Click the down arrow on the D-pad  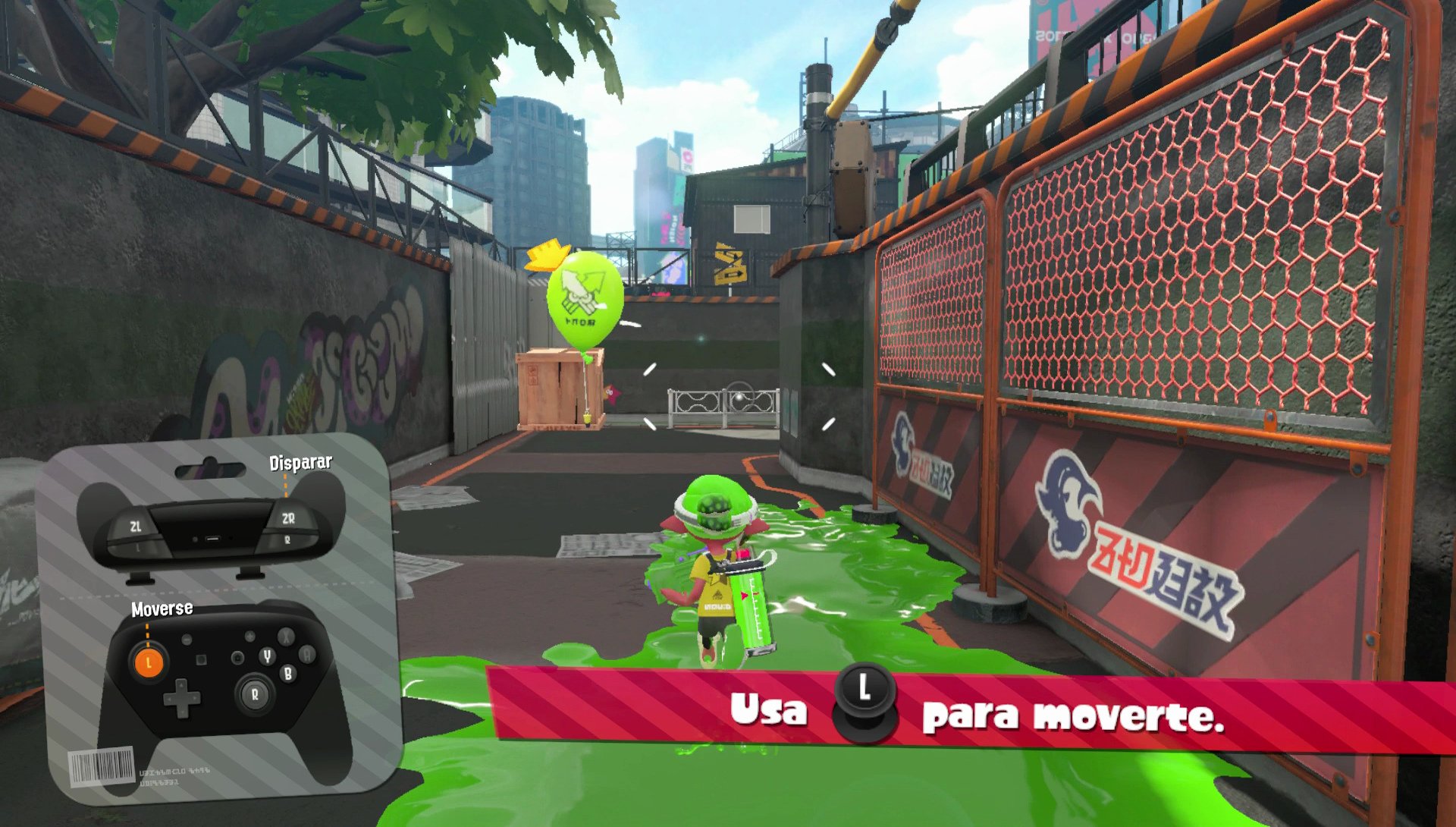point(182,713)
